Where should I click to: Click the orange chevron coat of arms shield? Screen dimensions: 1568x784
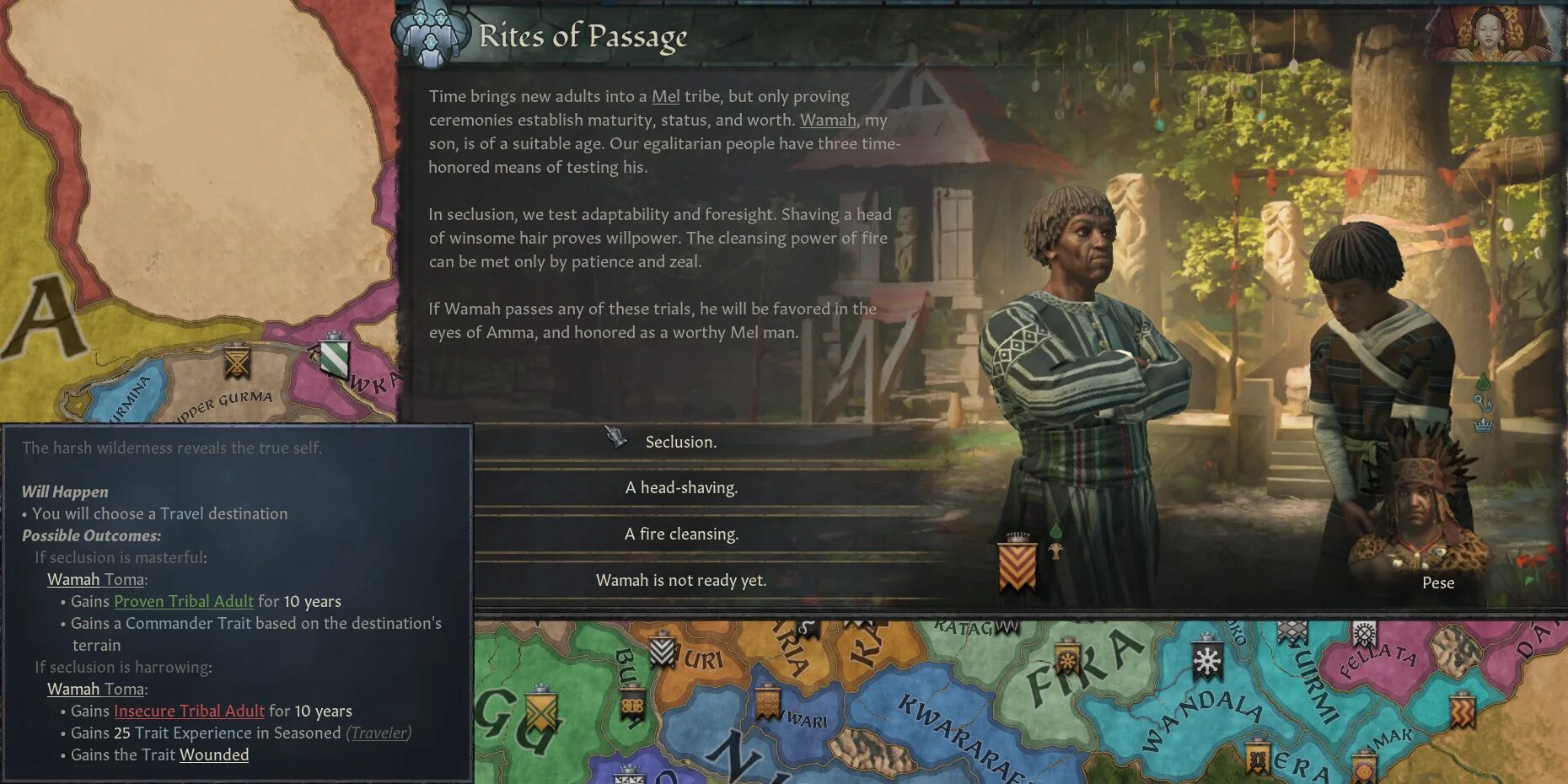click(1017, 565)
